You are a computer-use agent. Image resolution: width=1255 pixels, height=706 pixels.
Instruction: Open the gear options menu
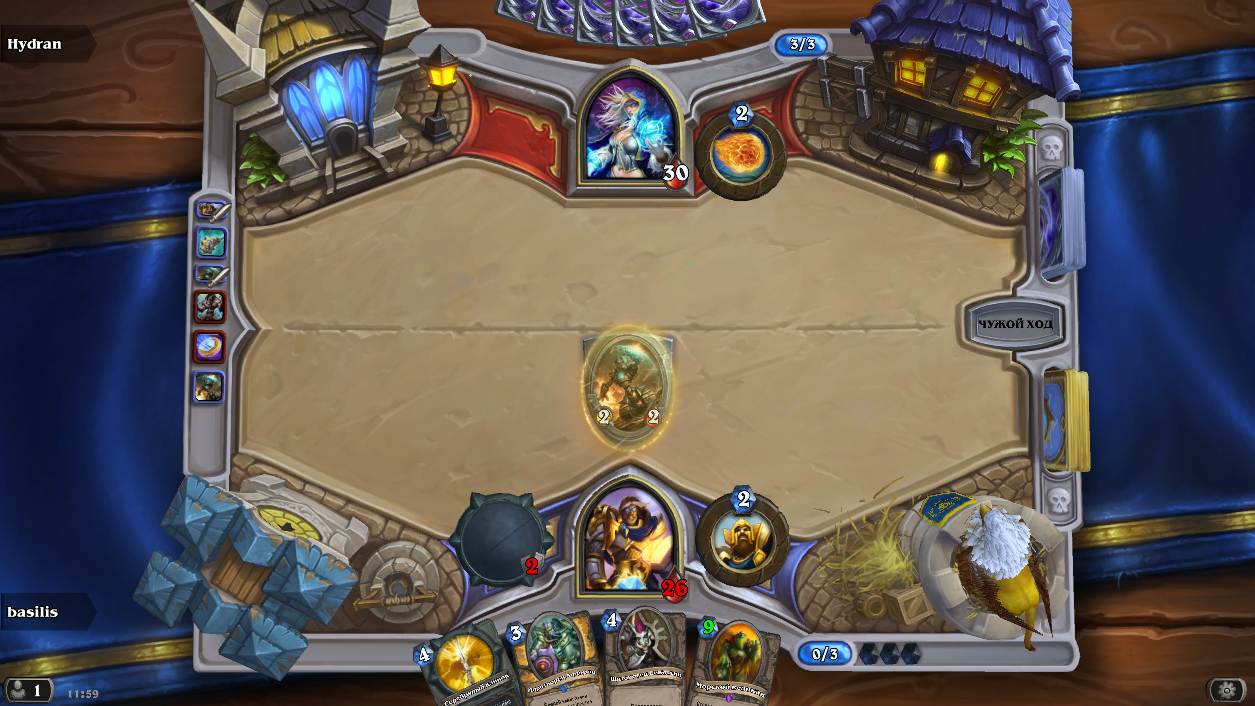tap(1226, 690)
